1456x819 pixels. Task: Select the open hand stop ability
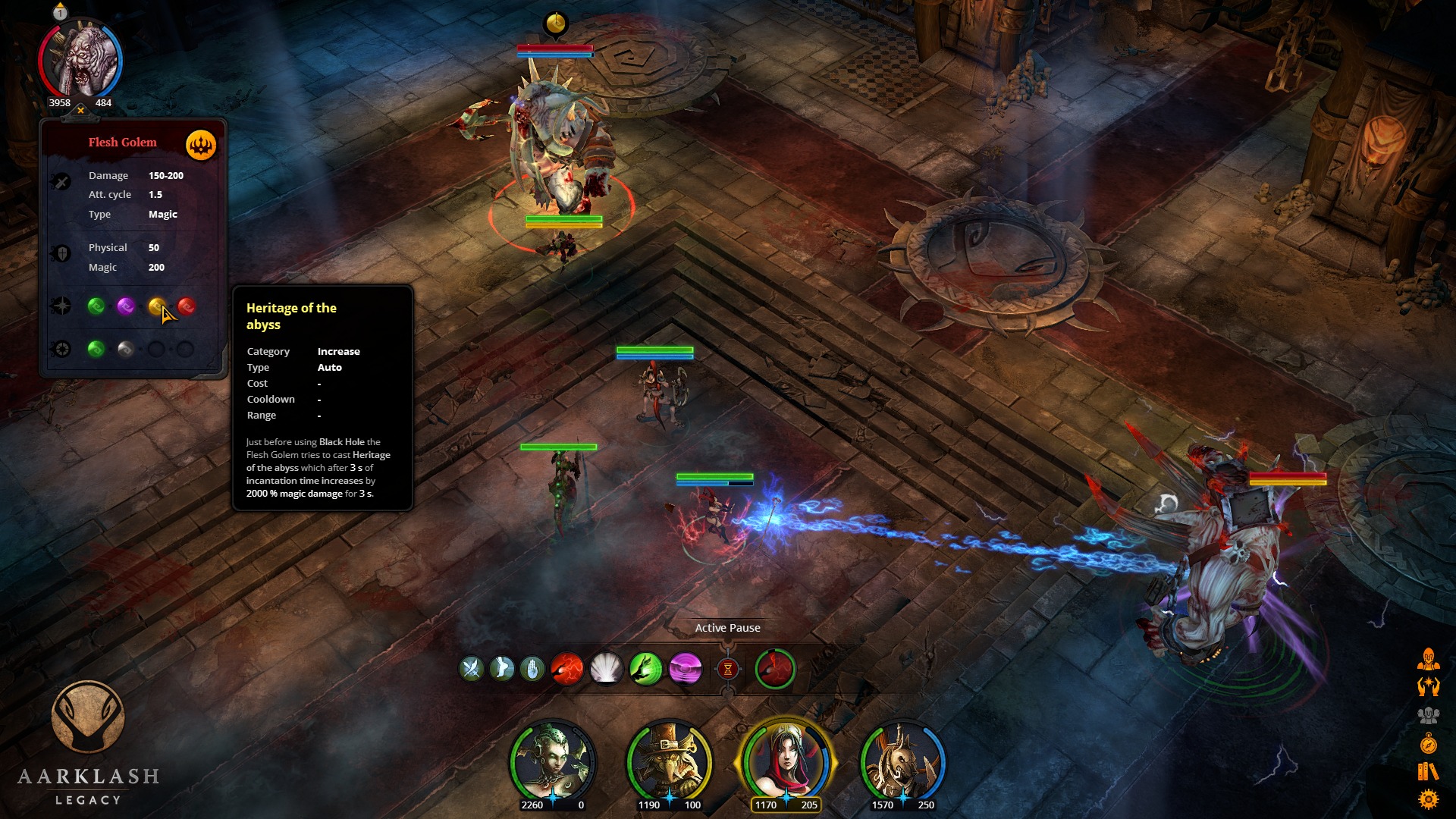tap(532, 669)
